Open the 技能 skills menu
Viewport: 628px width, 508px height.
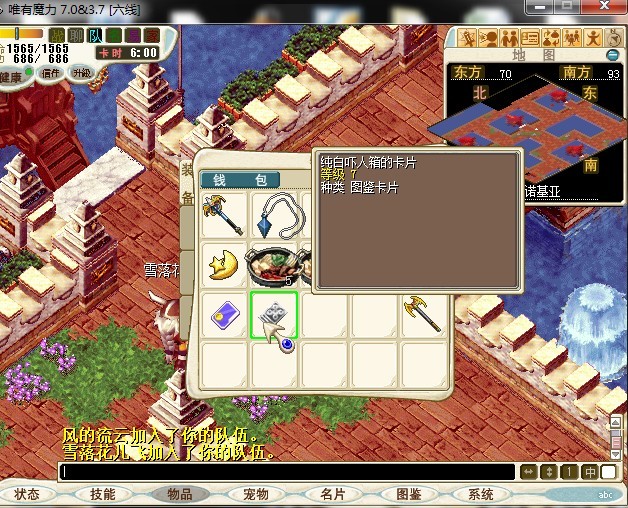(x=102, y=494)
